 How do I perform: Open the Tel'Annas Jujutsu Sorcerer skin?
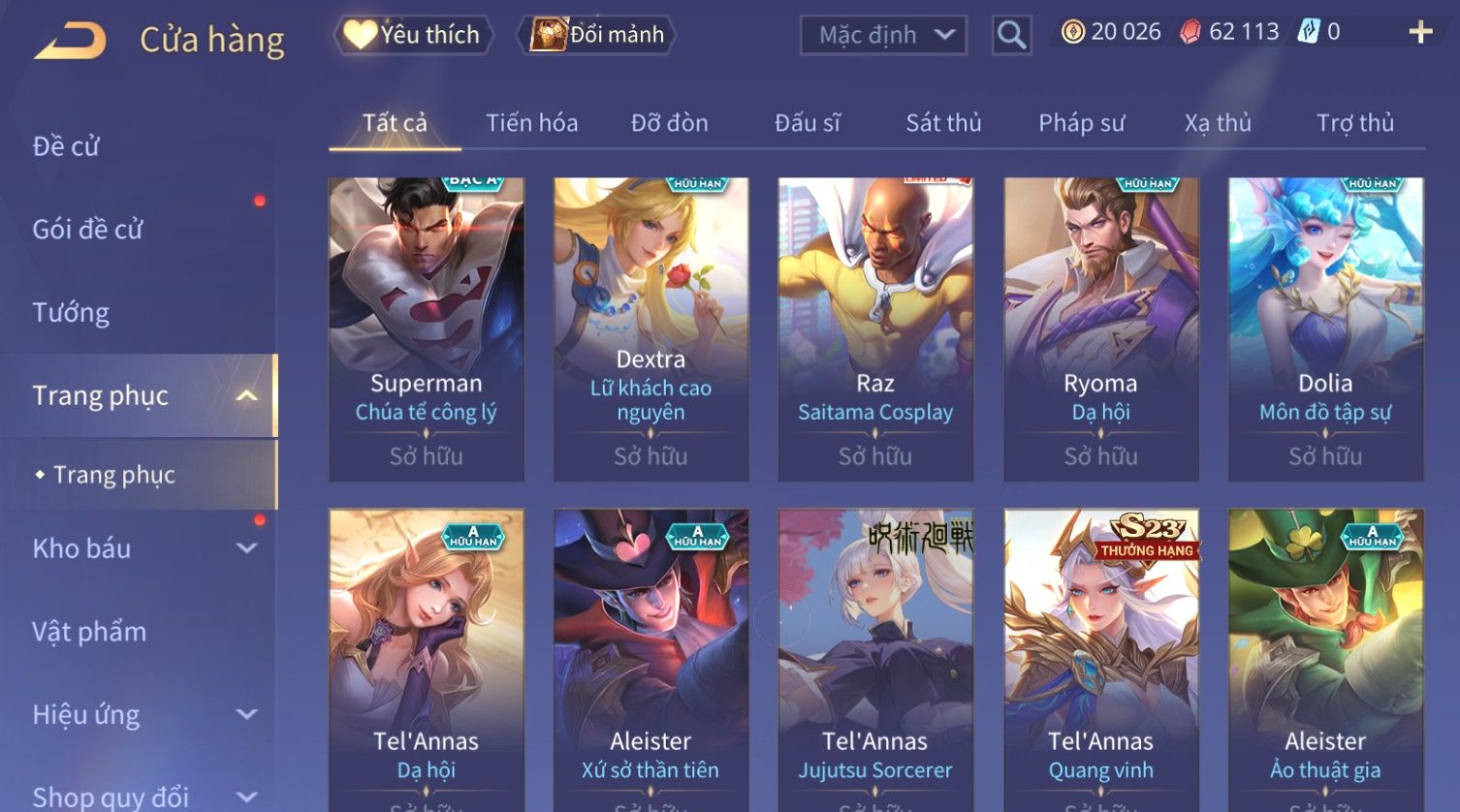(x=875, y=659)
